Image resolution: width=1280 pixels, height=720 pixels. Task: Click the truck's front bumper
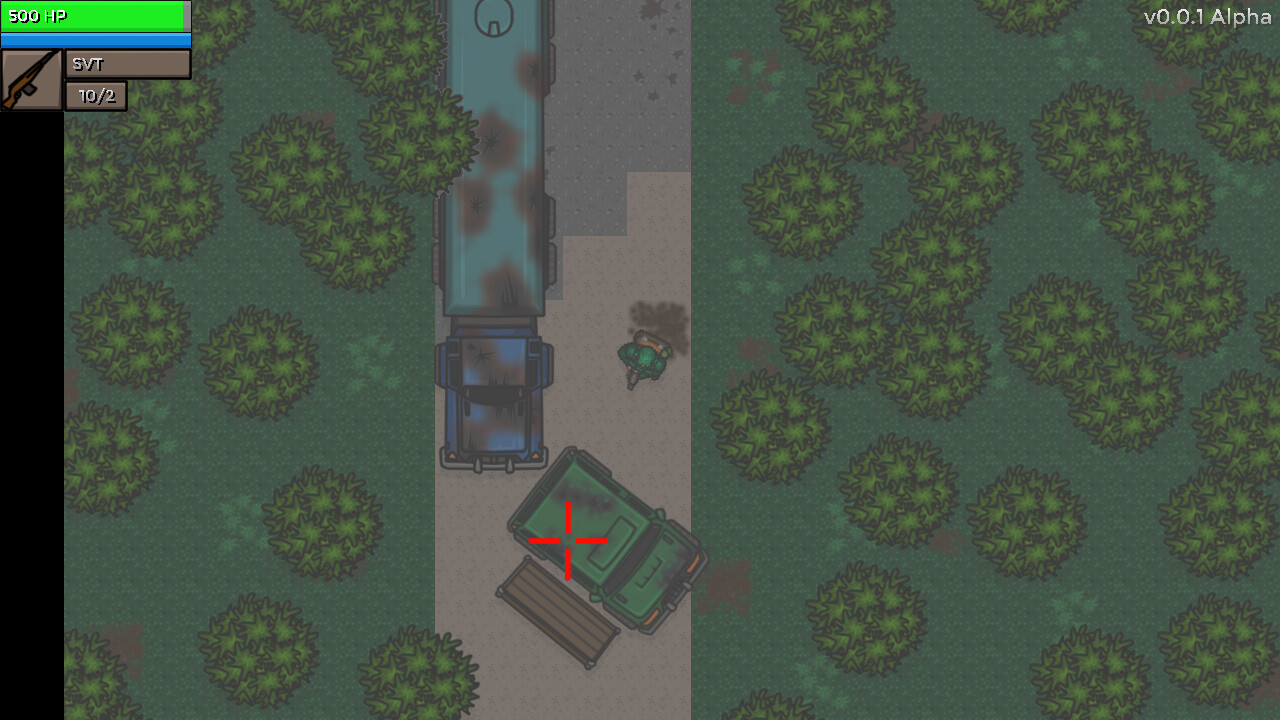[x=492, y=462]
